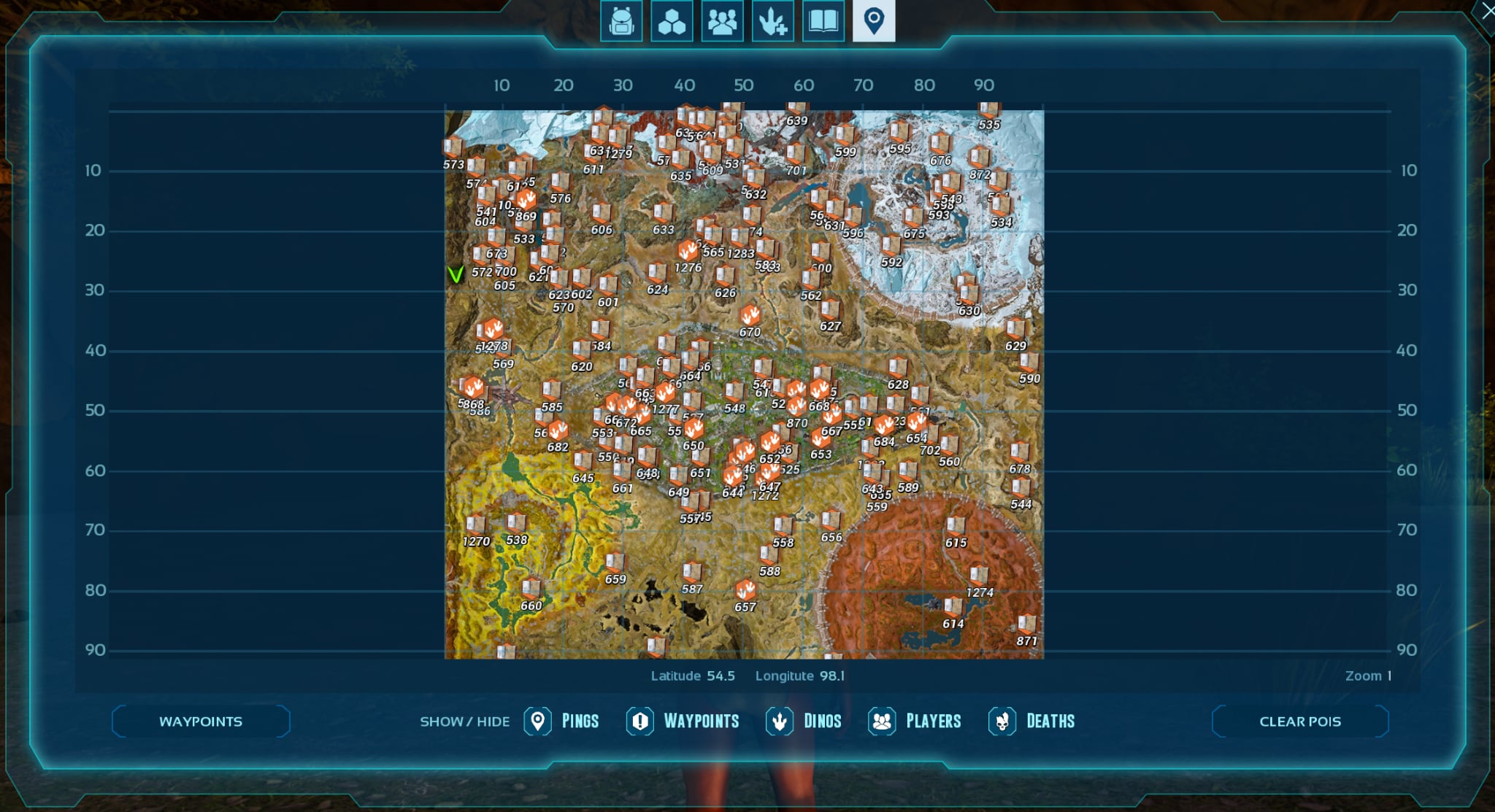The width and height of the screenshot is (1495, 812).
Task: Toggle visibility of Players
Action: [x=882, y=721]
